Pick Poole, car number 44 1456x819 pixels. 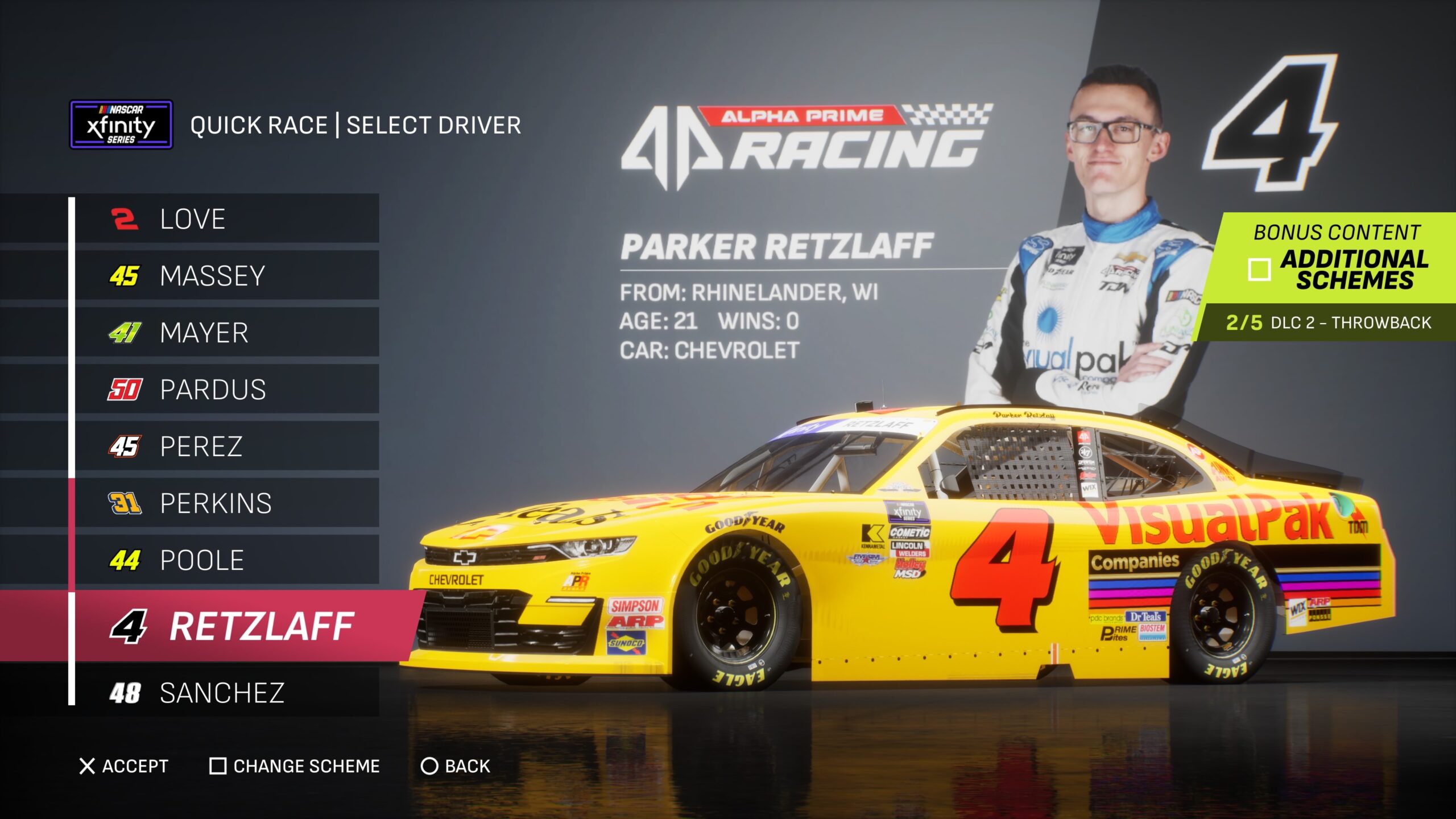click(x=226, y=560)
